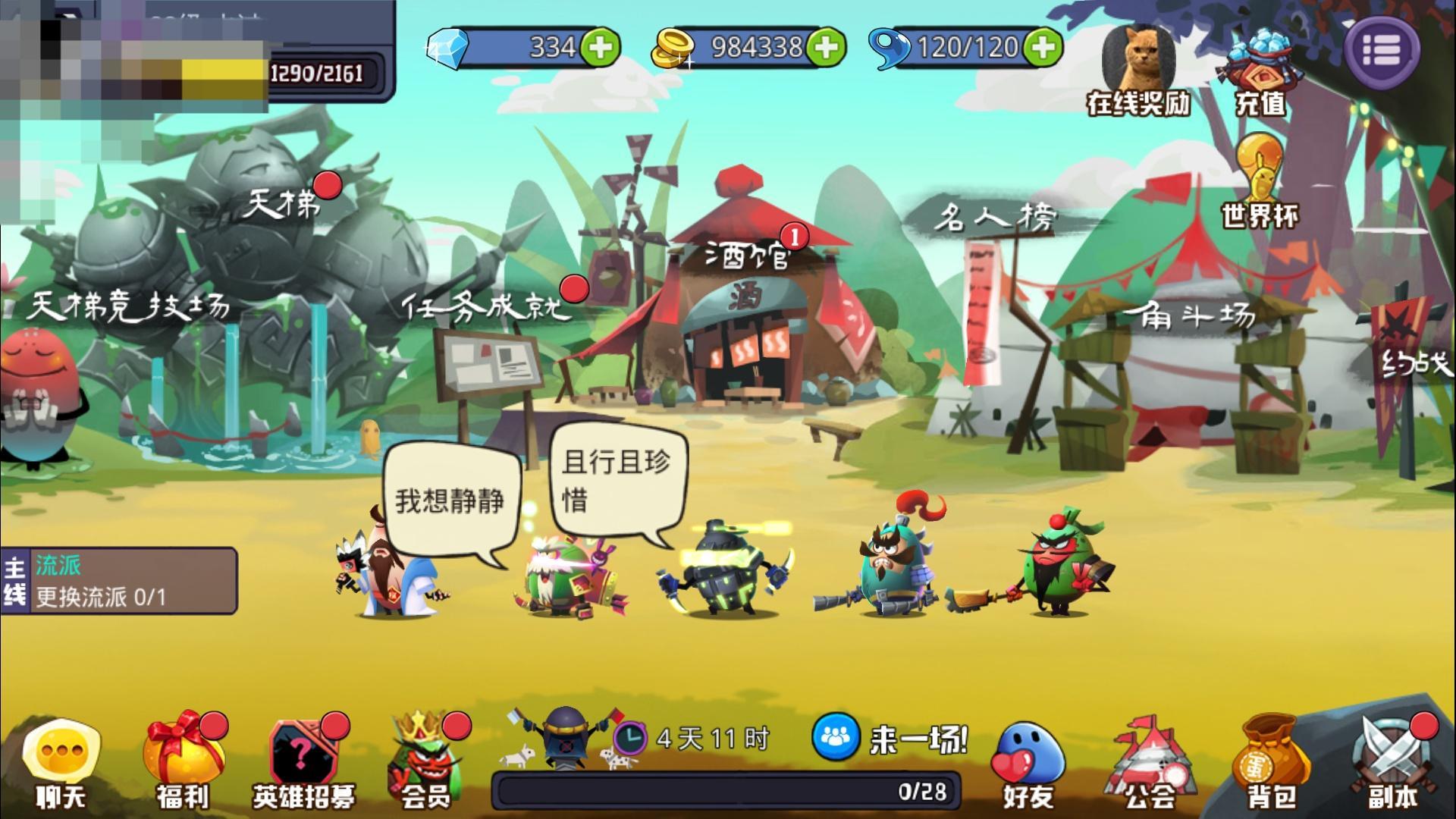This screenshot has width=1456, height=819.
Task: Refill energy with the 120/120 plus button
Action: pos(1044,47)
